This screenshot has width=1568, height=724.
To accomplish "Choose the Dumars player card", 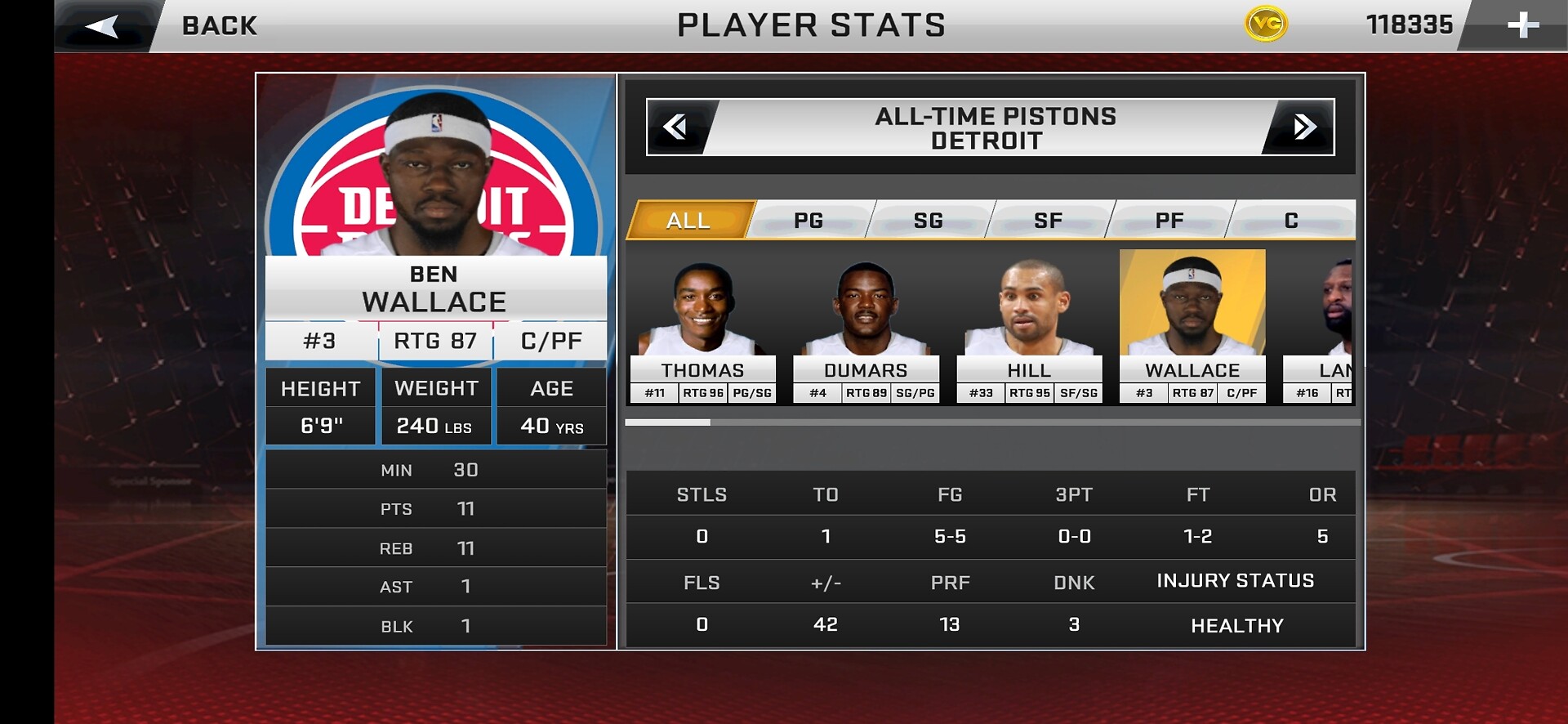I will [866, 327].
